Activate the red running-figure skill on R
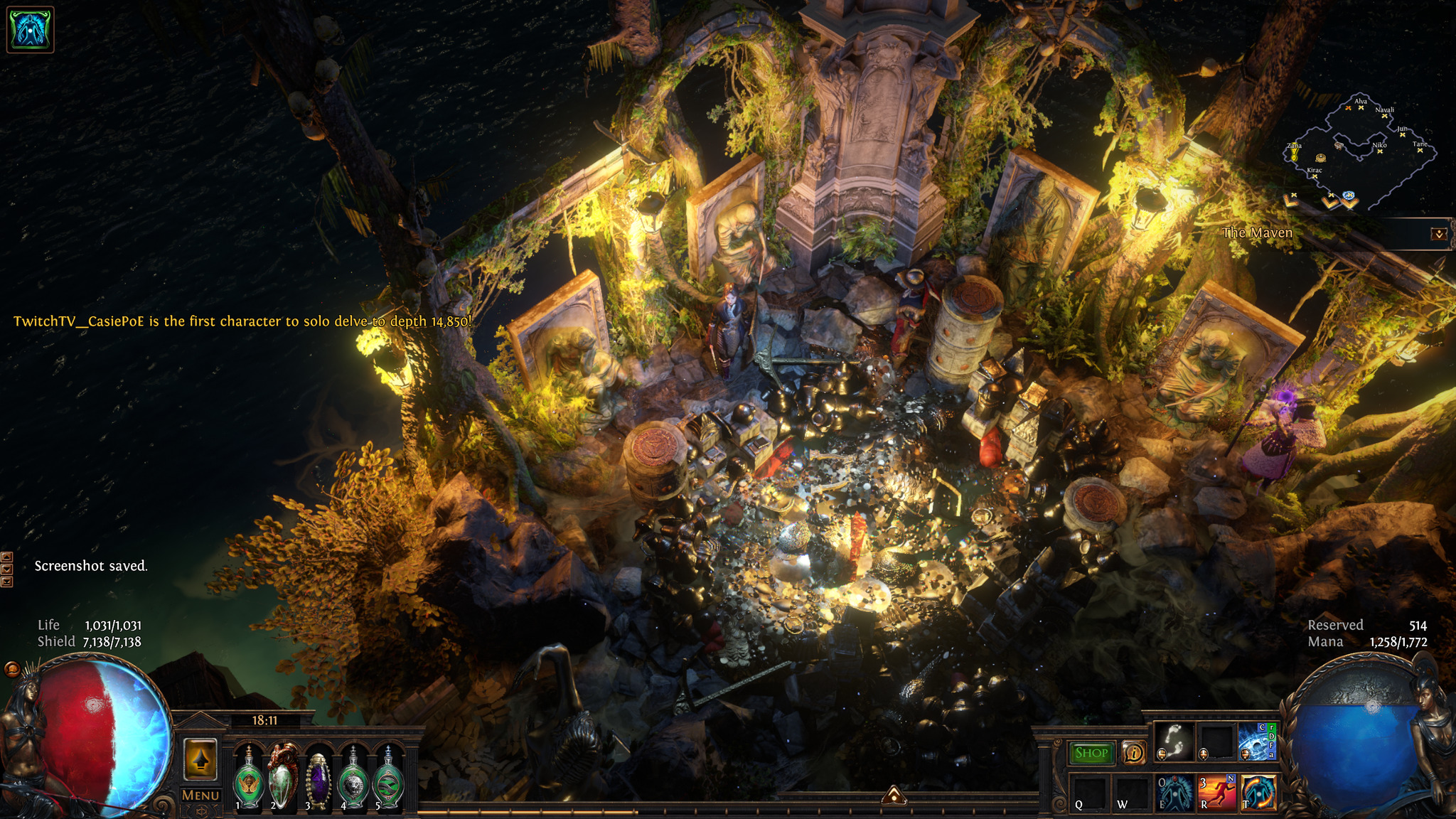This screenshot has width=1456, height=819. coord(1216,792)
